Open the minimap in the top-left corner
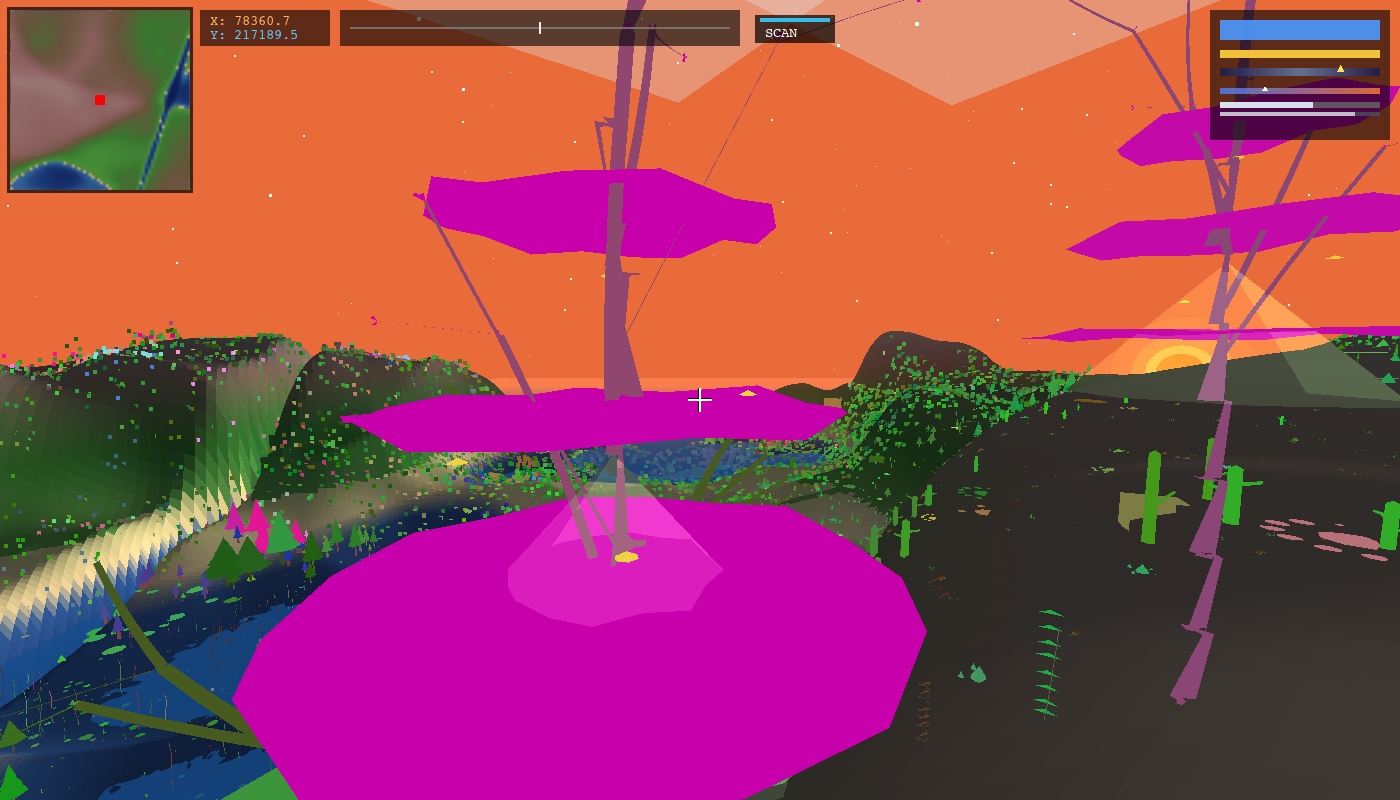The width and height of the screenshot is (1400, 800). pyautogui.click(x=98, y=100)
